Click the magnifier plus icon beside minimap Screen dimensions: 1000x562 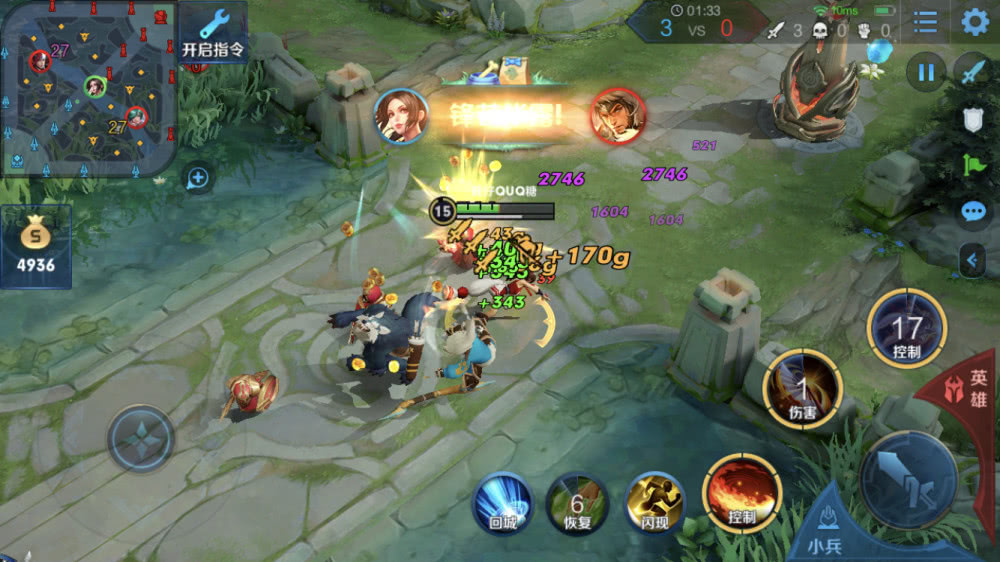(198, 179)
